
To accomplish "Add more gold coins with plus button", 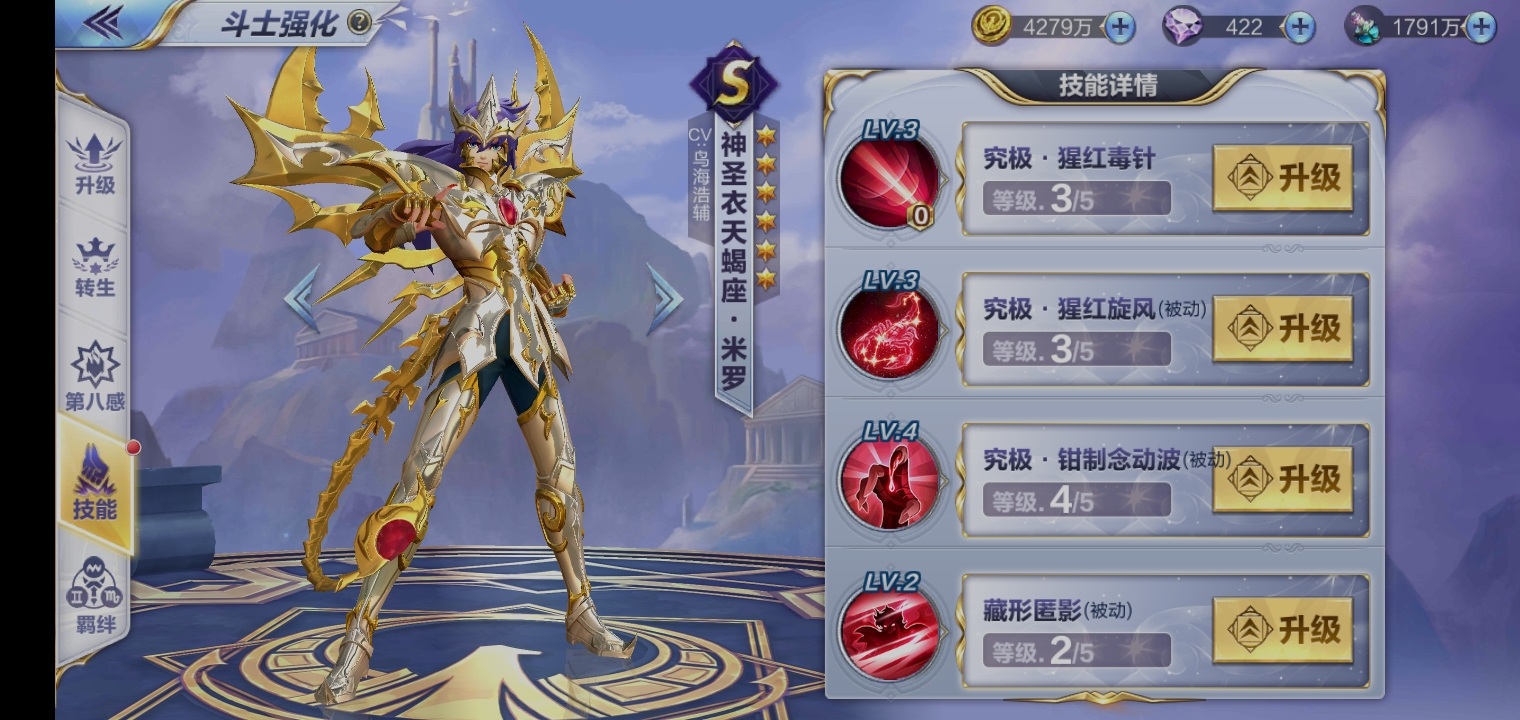I will (x=1120, y=27).
